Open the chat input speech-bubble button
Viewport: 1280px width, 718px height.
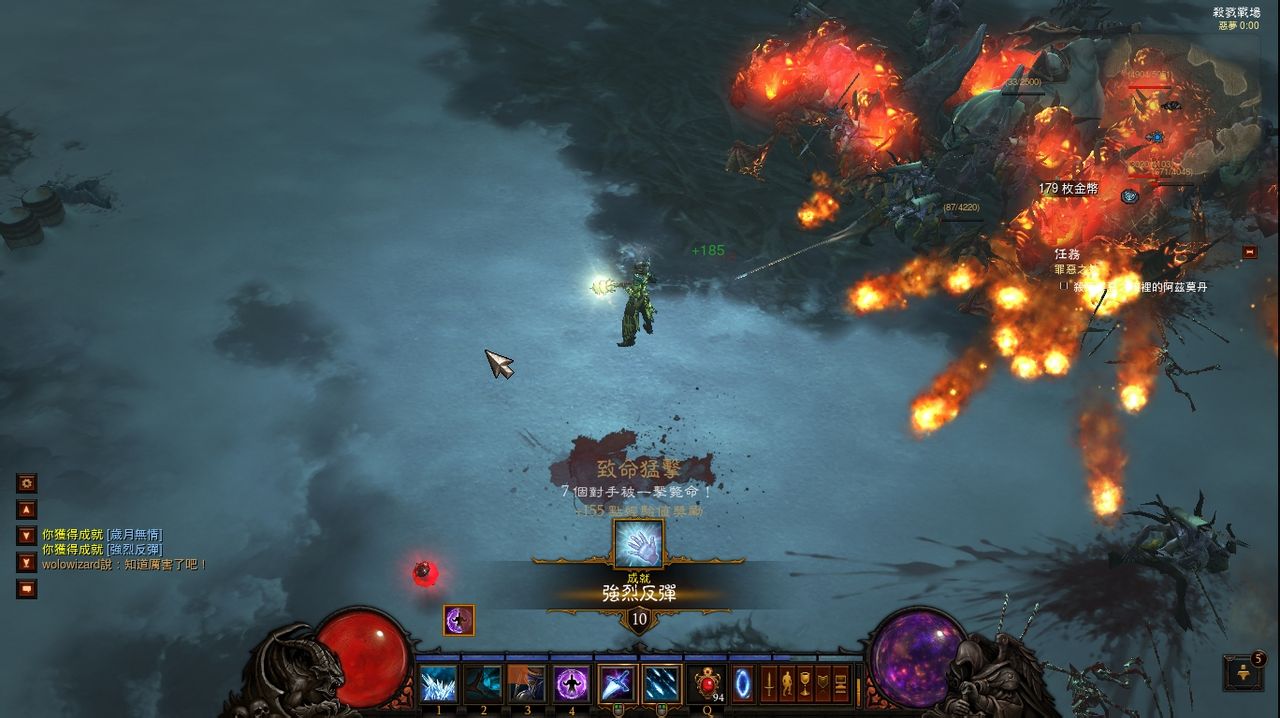pos(27,589)
